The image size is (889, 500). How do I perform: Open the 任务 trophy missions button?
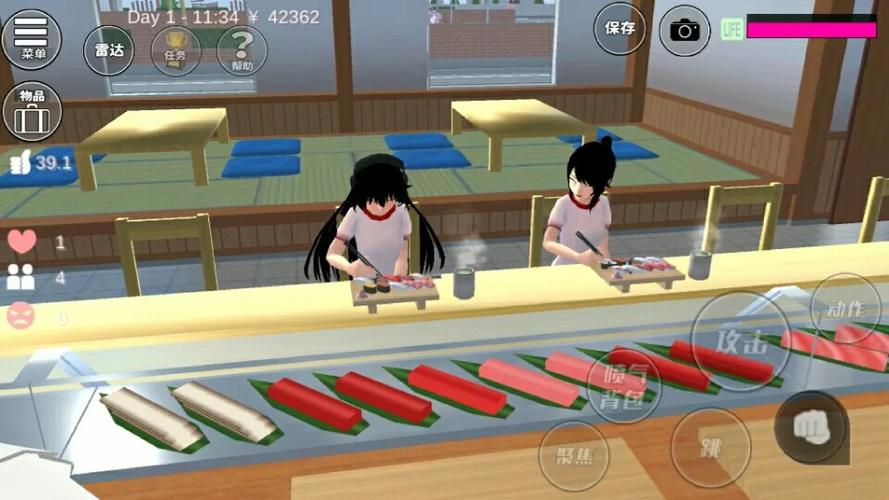(175, 50)
